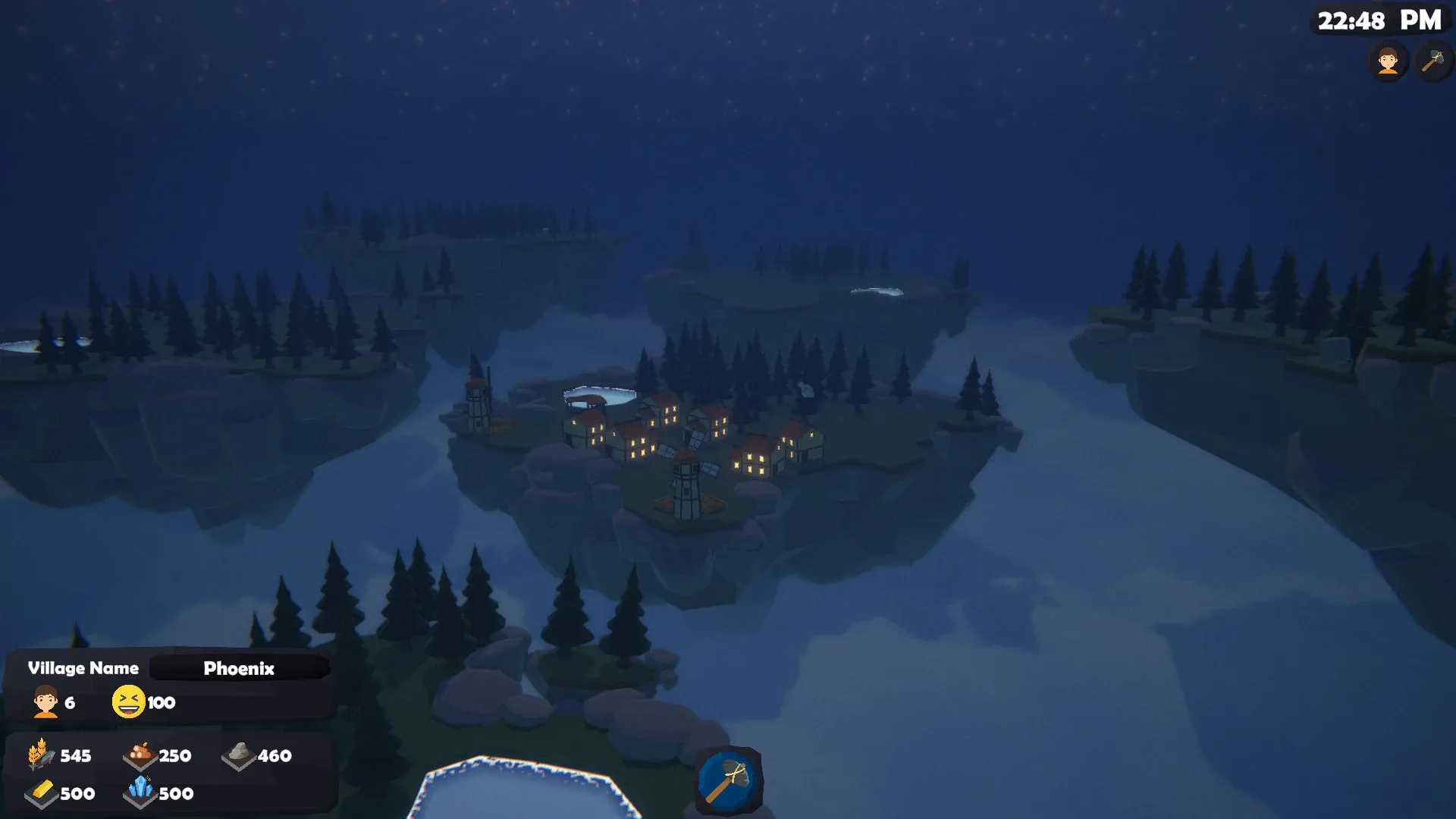
Task: Select the windmill on the central island
Action: tap(687, 474)
